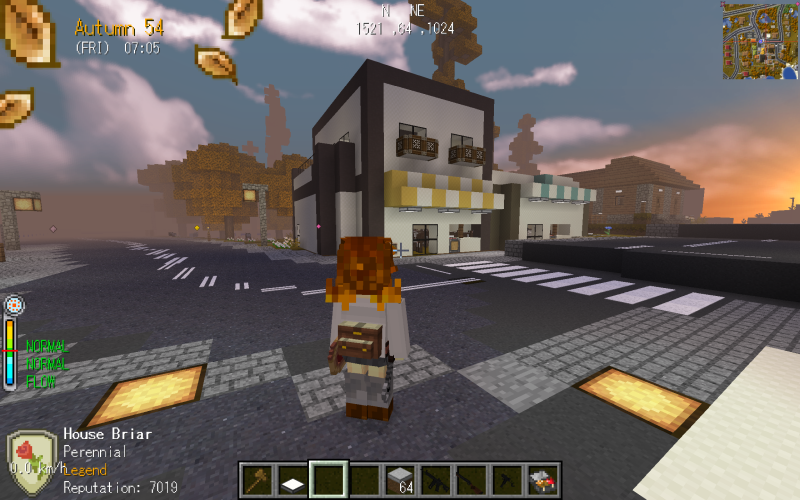Select the wooden mallet hotbar slot
This screenshot has height=500, width=800.
[257, 480]
